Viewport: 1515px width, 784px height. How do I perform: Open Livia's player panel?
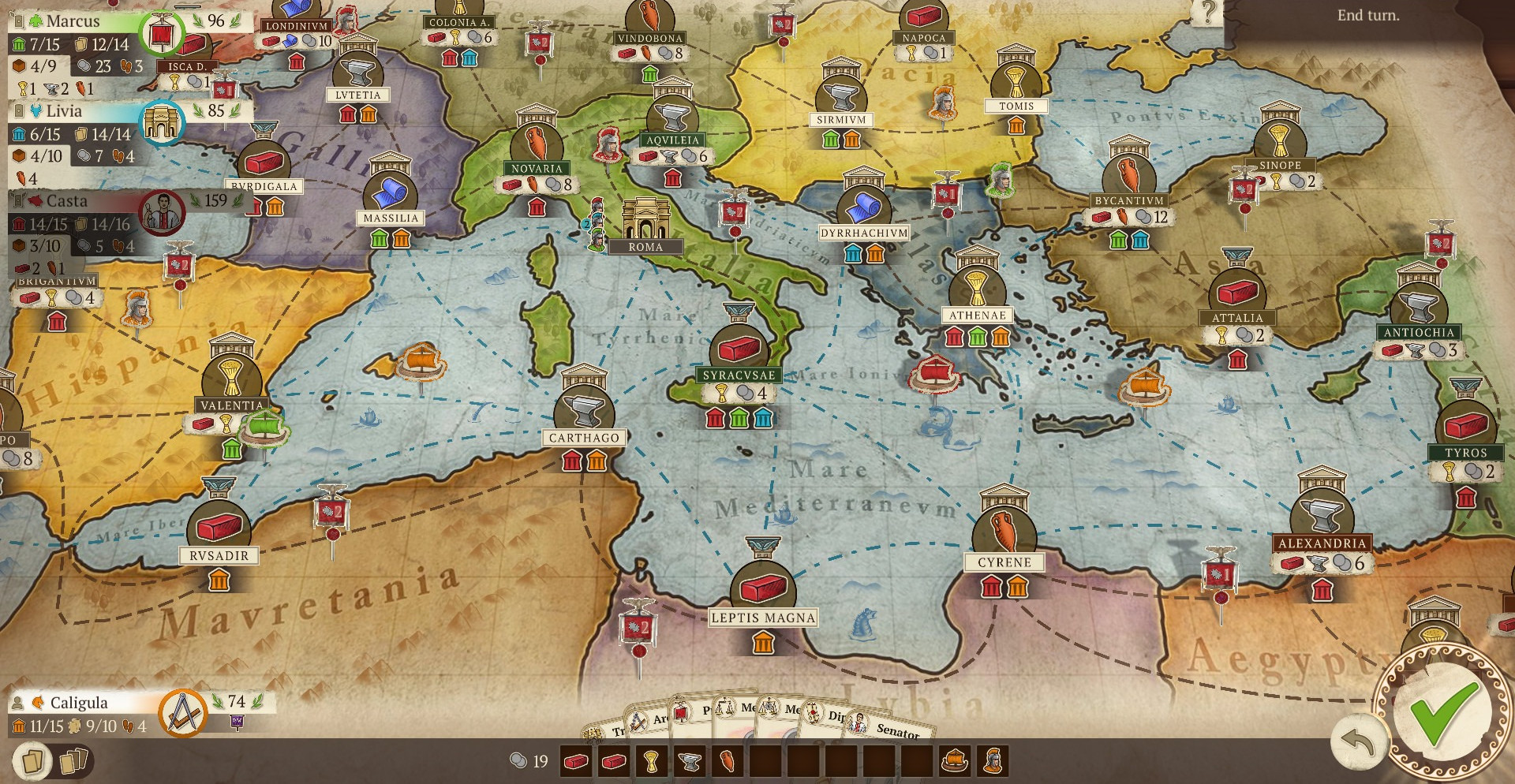63,111
